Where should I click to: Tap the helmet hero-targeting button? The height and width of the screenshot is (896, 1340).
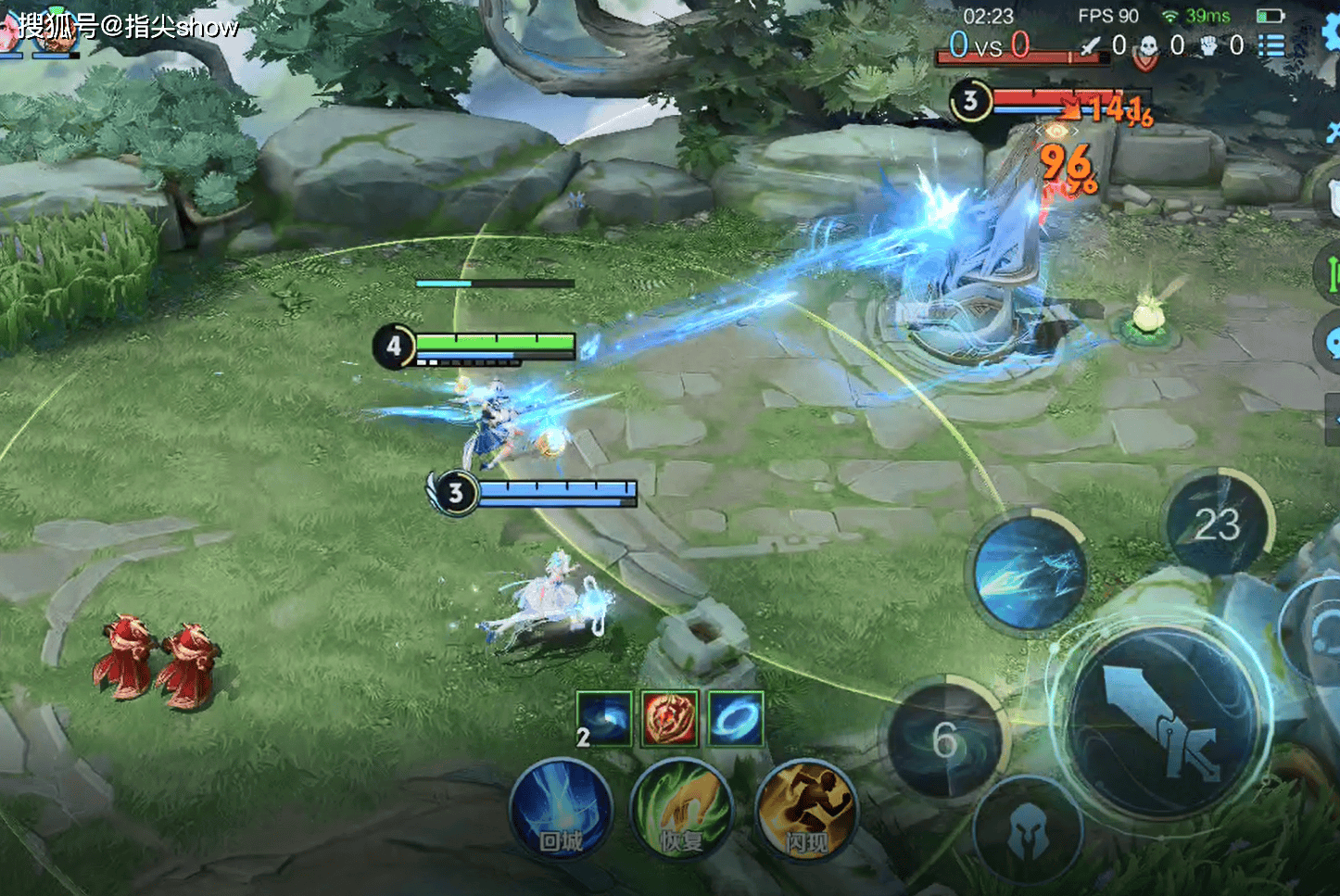tap(1027, 830)
